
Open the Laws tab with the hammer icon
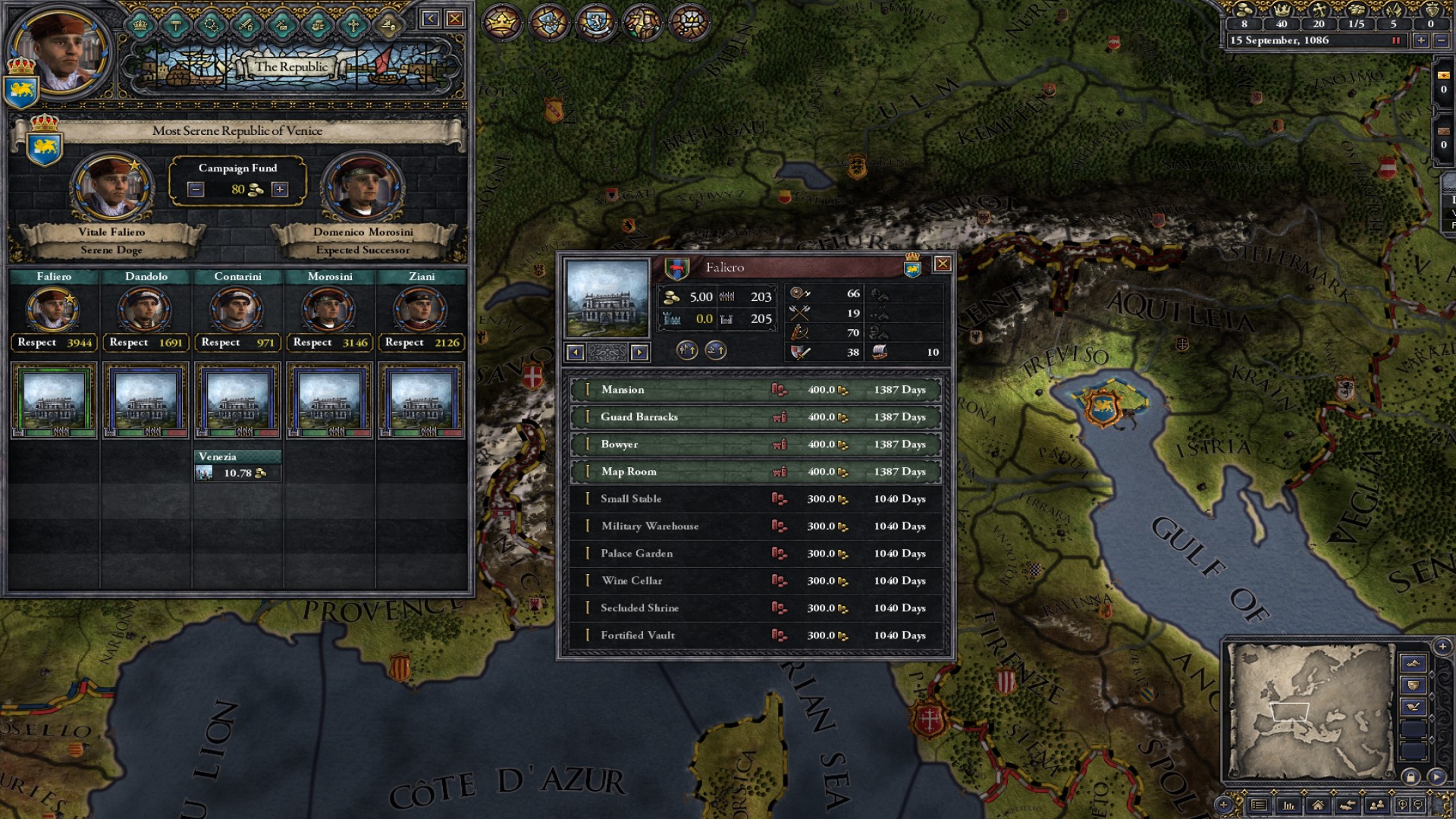(x=176, y=24)
